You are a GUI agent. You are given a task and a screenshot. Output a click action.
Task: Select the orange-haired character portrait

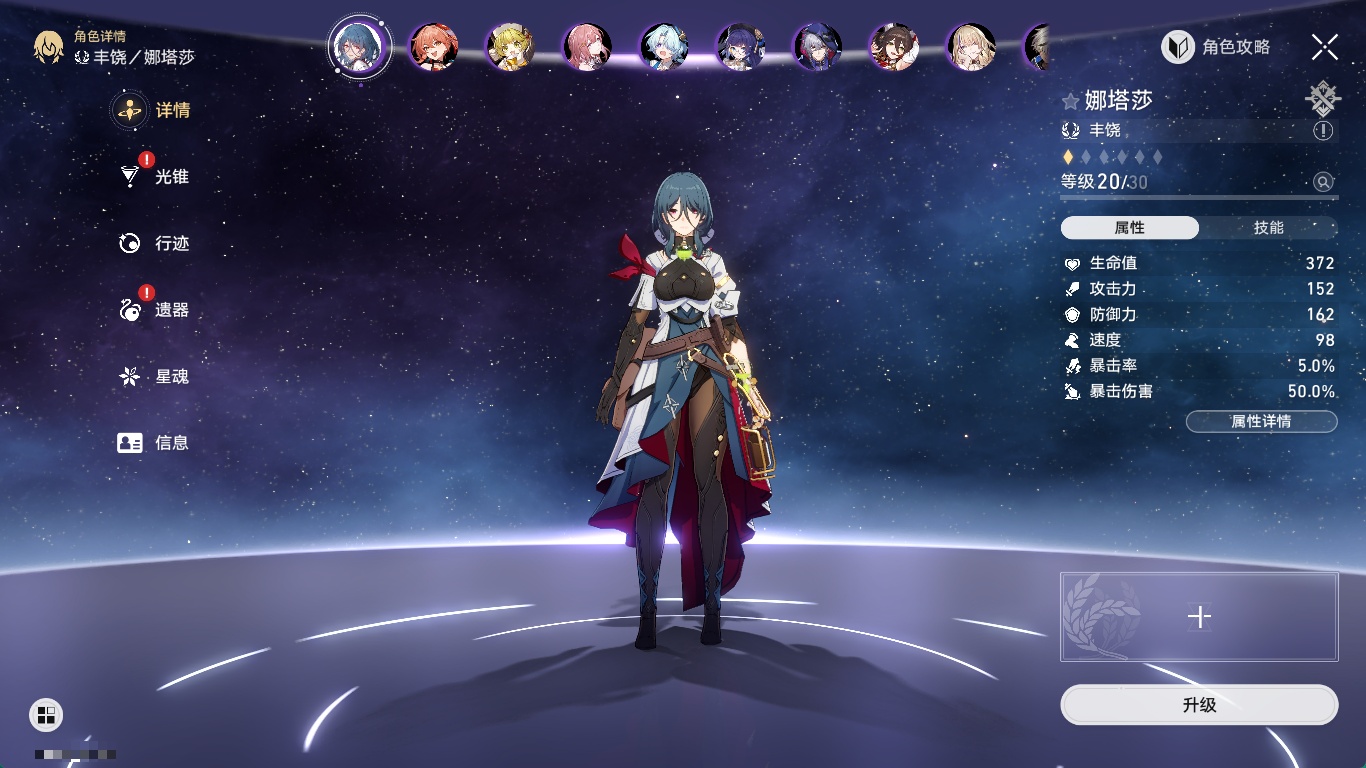click(433, 47)
